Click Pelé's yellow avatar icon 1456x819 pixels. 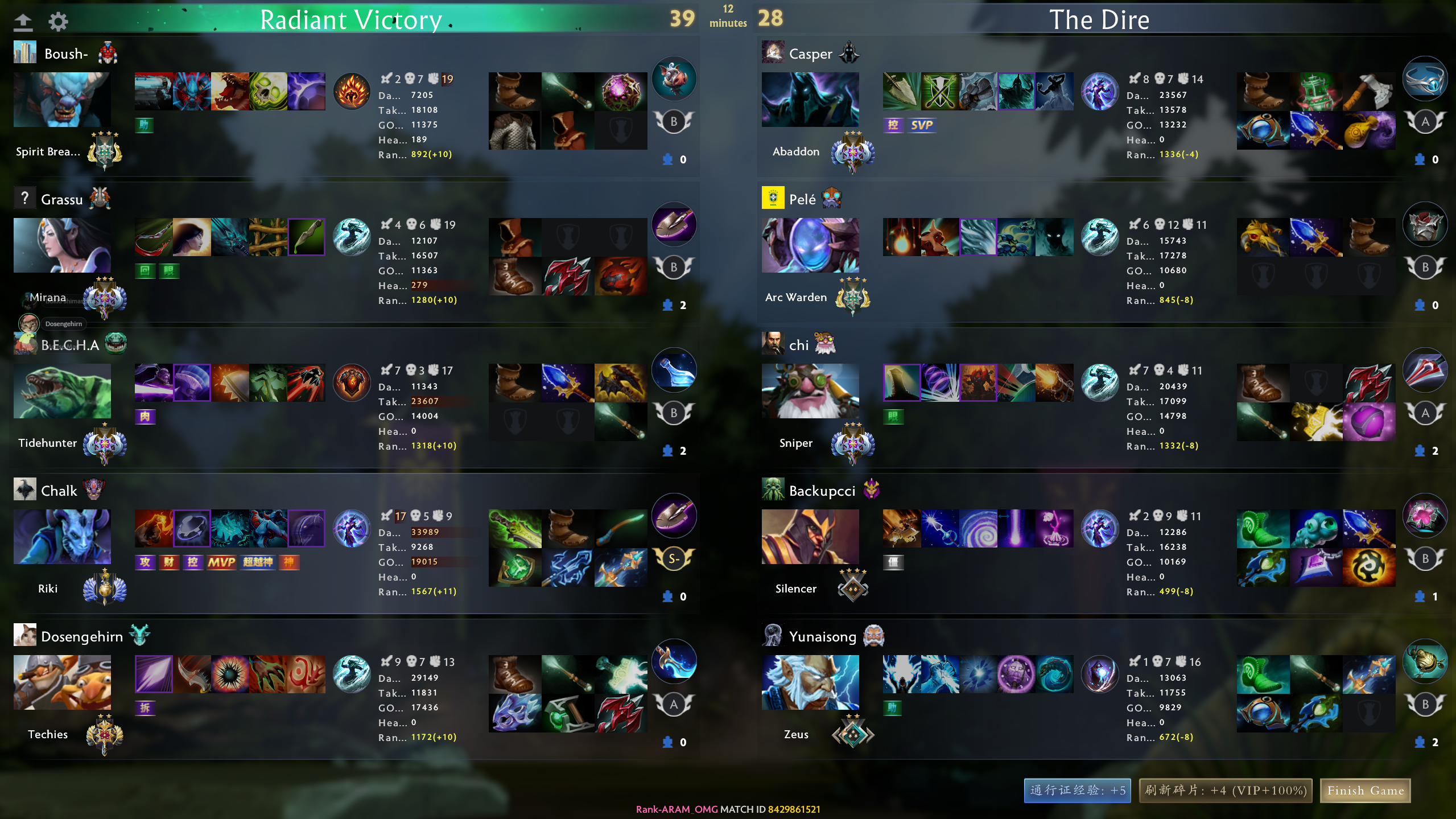click(773, 198)
